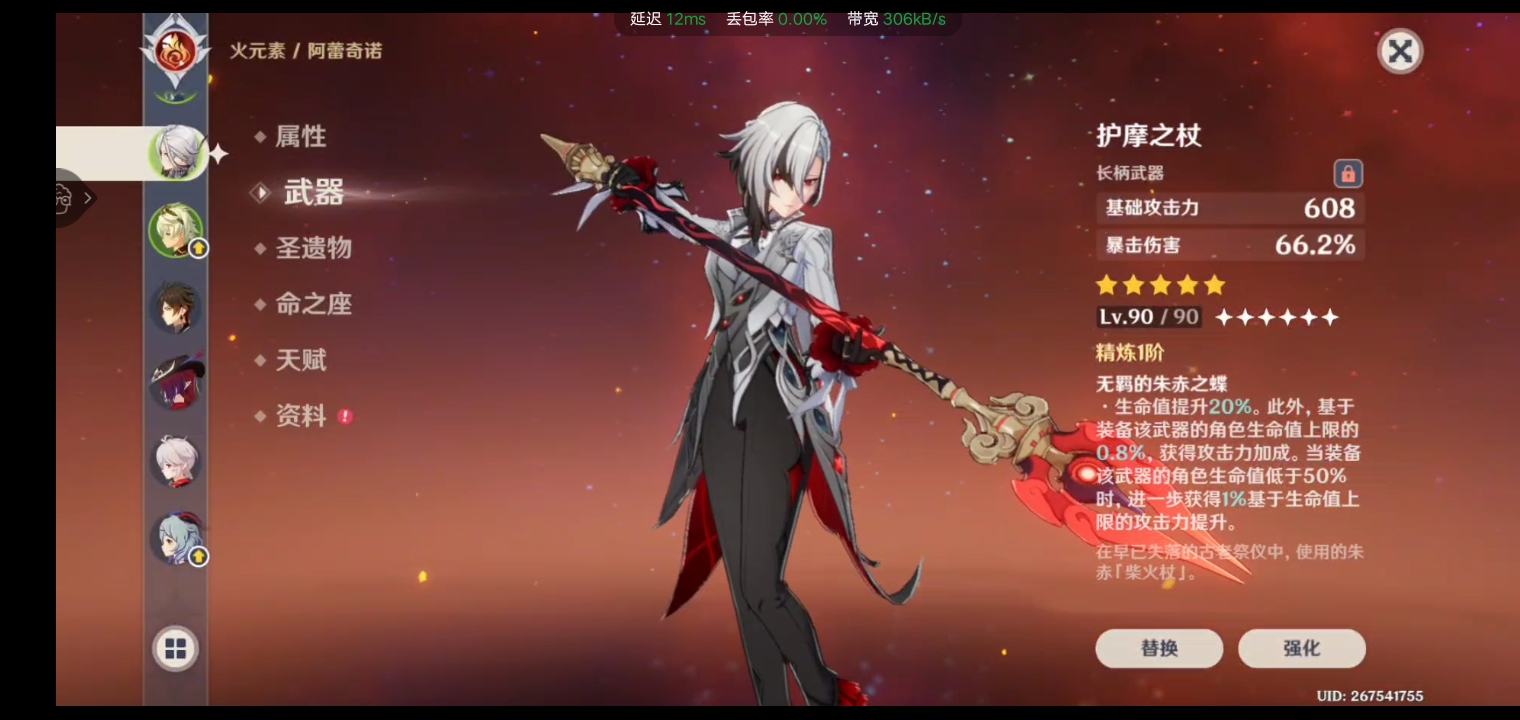This screenshot has height=720, width=1520.
Task: Select the 武器 weapon menu entry
Action: click(x=313, y=193)
